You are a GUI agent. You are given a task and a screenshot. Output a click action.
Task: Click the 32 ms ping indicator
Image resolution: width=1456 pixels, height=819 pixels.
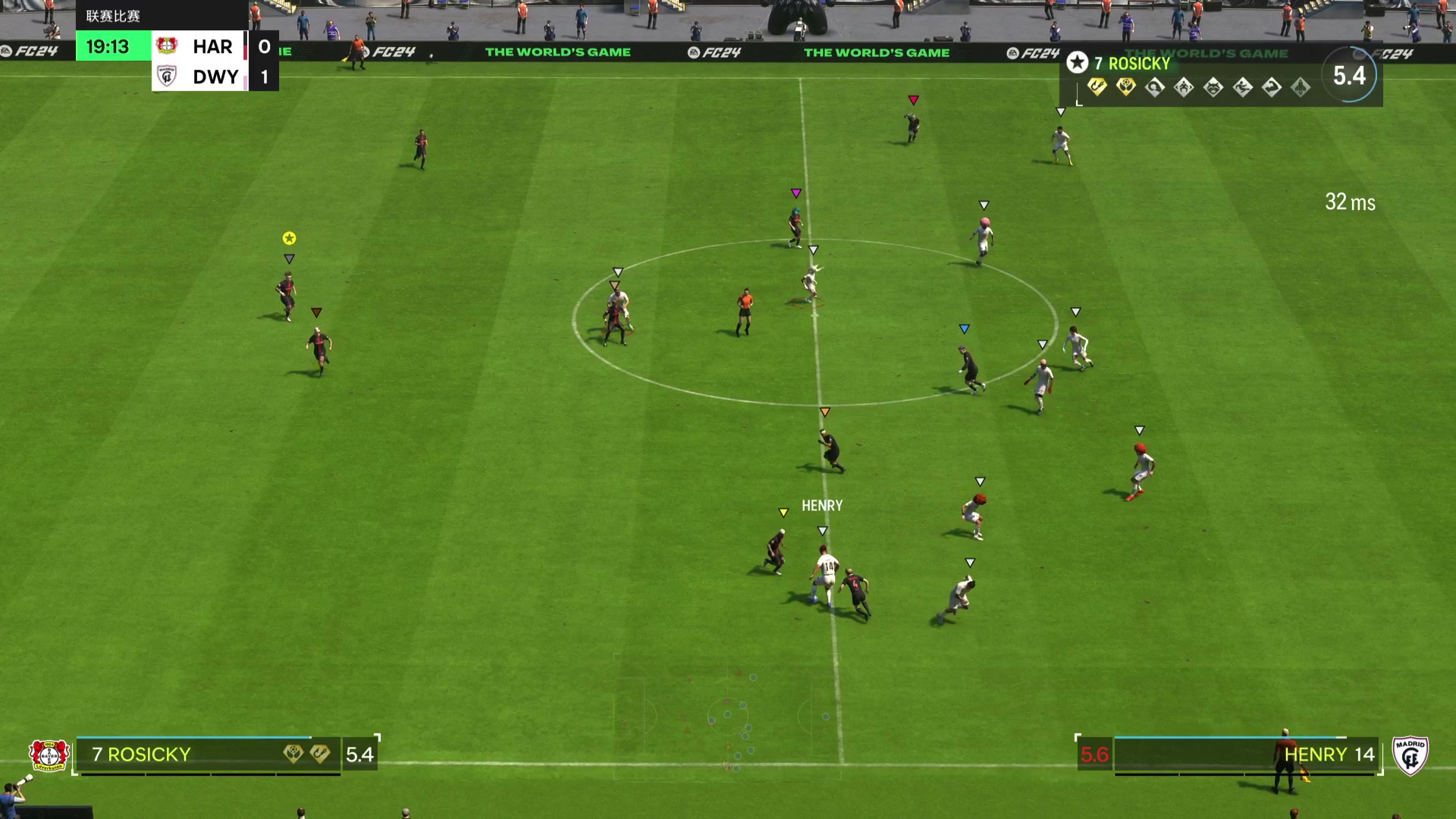[1348, 203]
